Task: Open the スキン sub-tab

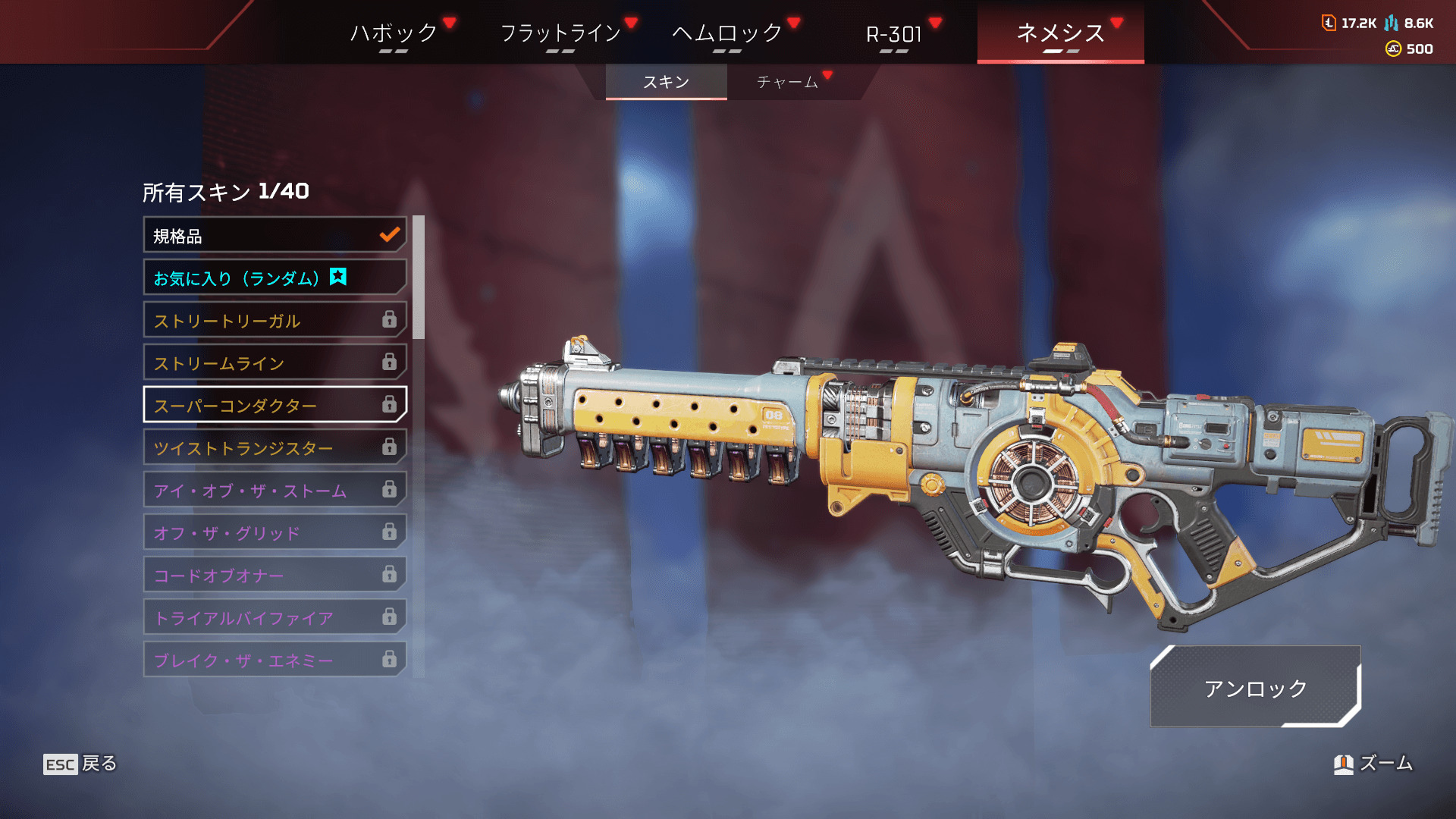Action: (x=666, y=82)
